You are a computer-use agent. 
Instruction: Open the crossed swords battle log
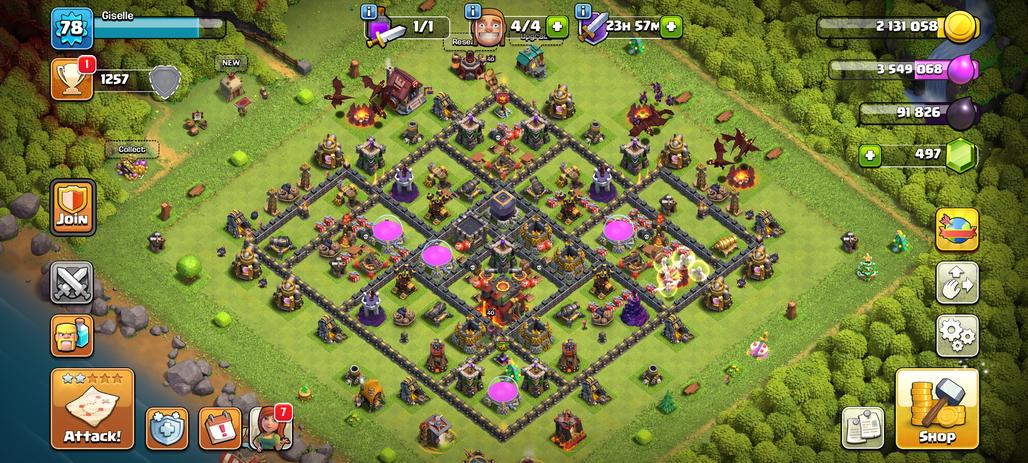[x=72, y=283]
